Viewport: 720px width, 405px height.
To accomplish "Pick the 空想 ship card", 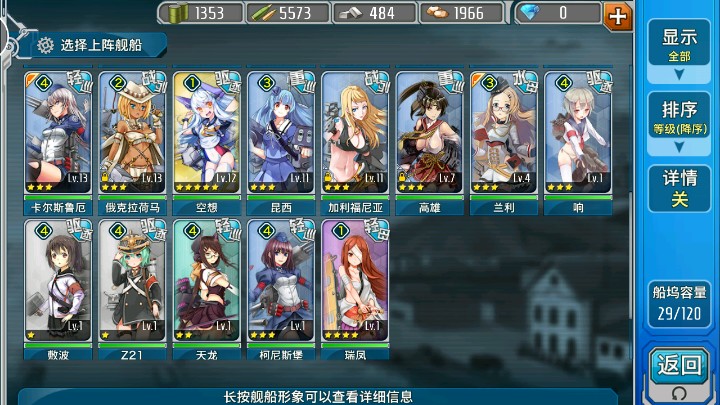I will tap(206, 135).
